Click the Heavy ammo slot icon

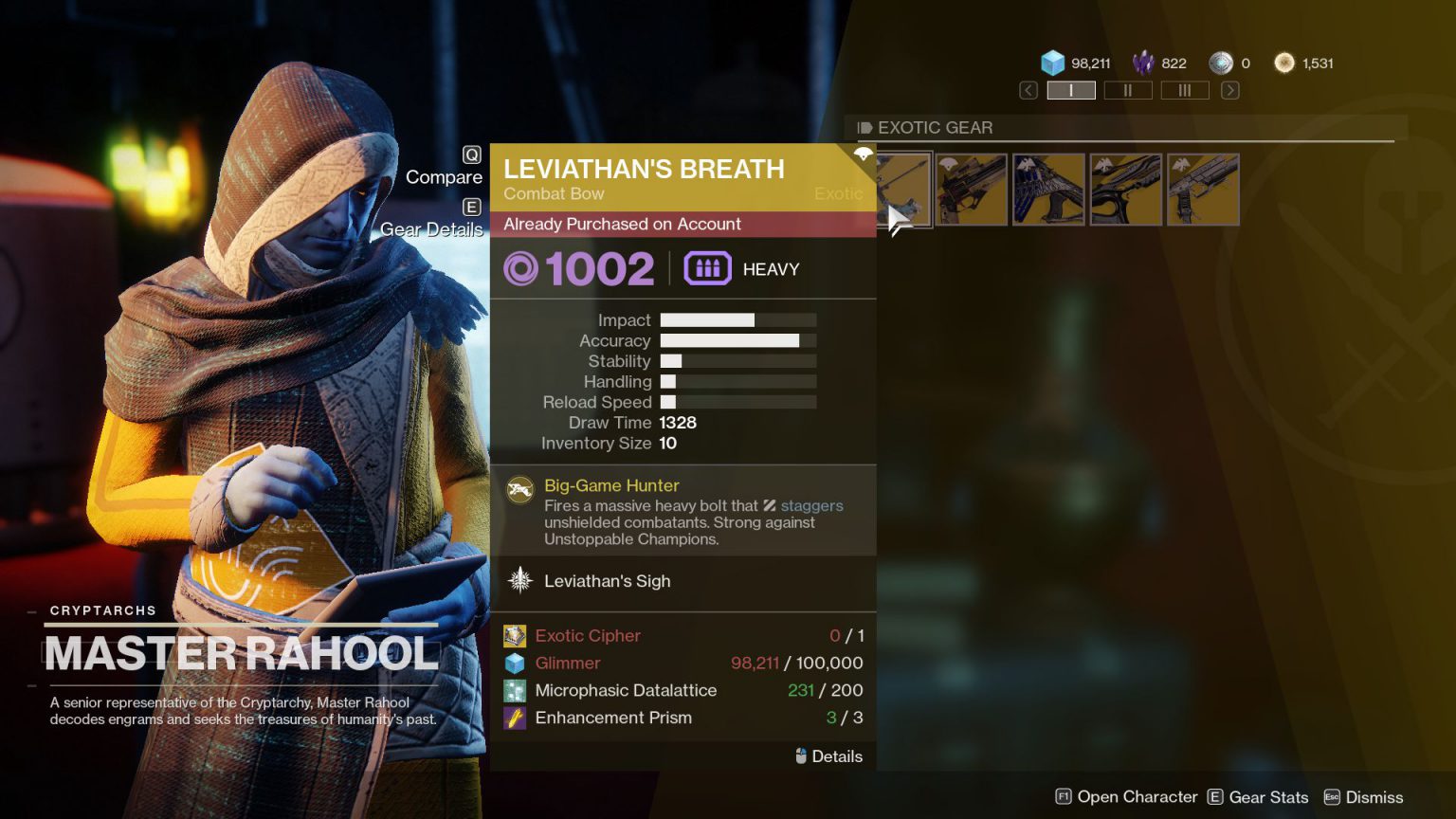pyautogui.click(x=707, y=268)
